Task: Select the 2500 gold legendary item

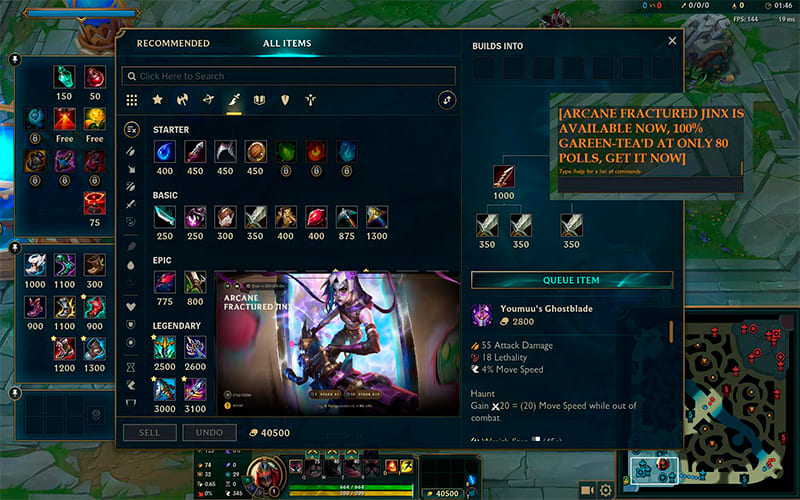Action: point(165,347)
